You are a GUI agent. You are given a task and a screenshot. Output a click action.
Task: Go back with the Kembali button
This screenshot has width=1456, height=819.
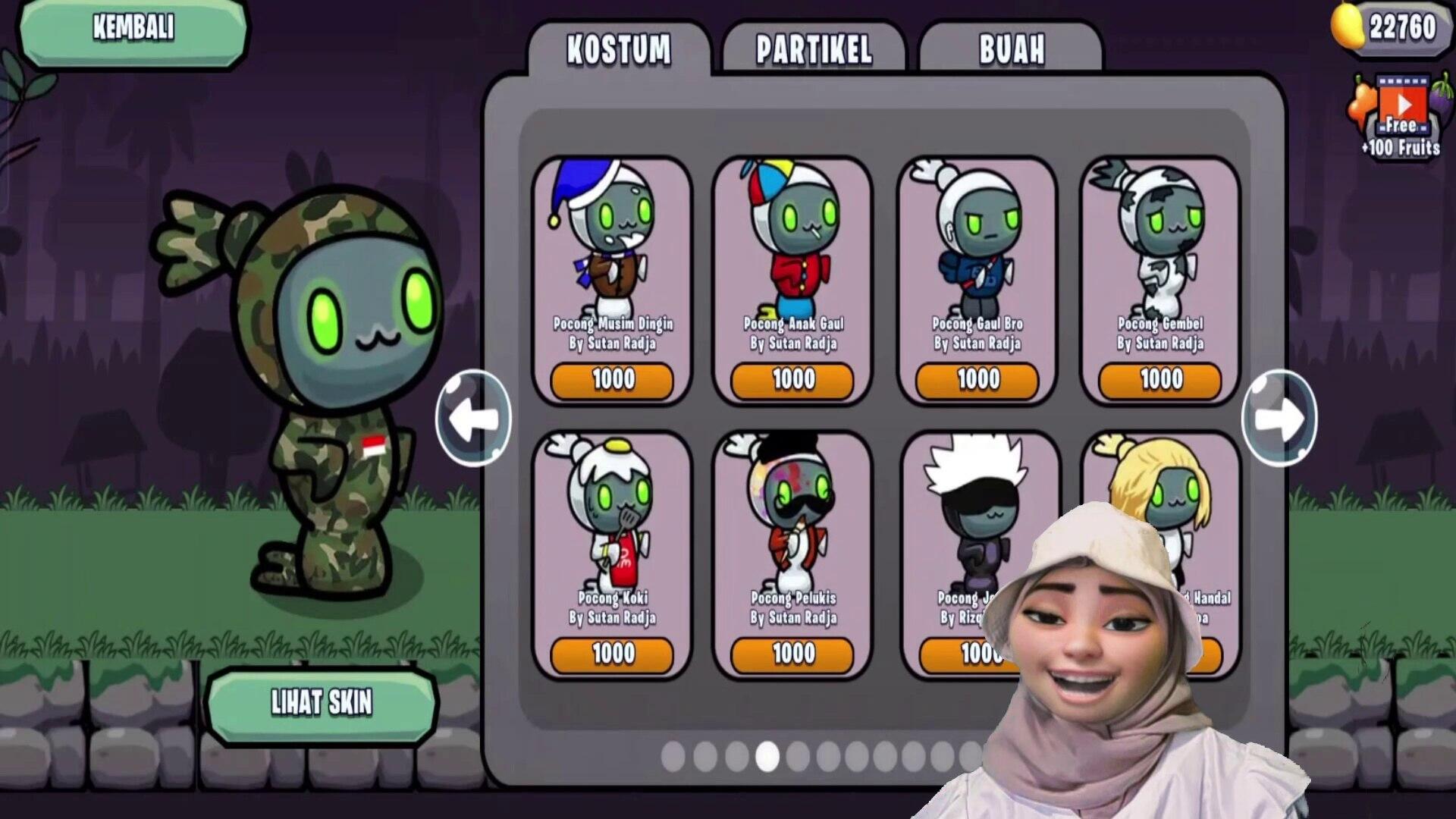point(133,30)
